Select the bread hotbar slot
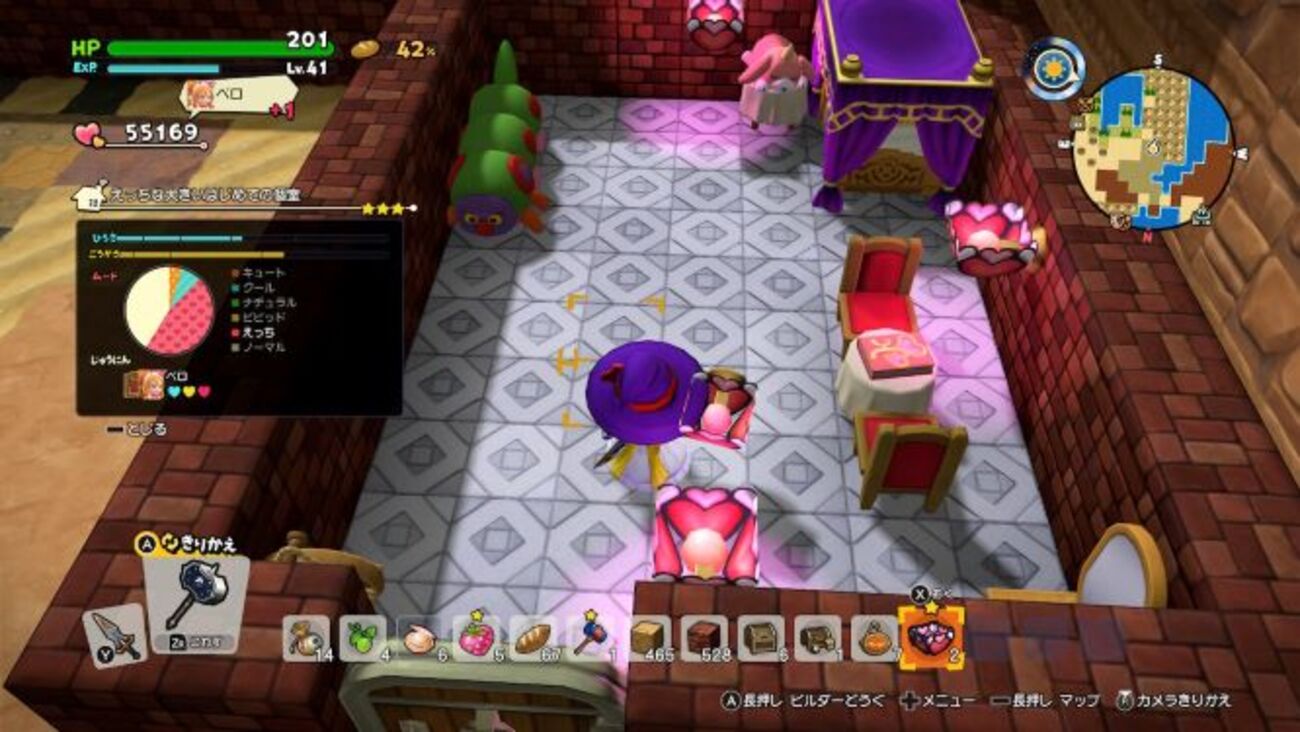This screenshot has width=1300, height=732. coord(531,639)
